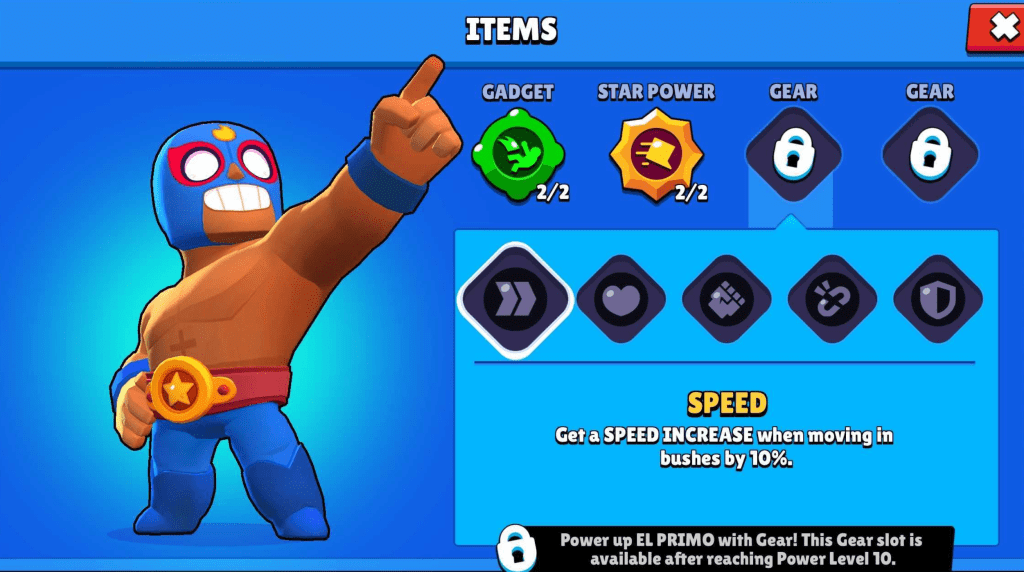Select the heart Health gear

621,299
